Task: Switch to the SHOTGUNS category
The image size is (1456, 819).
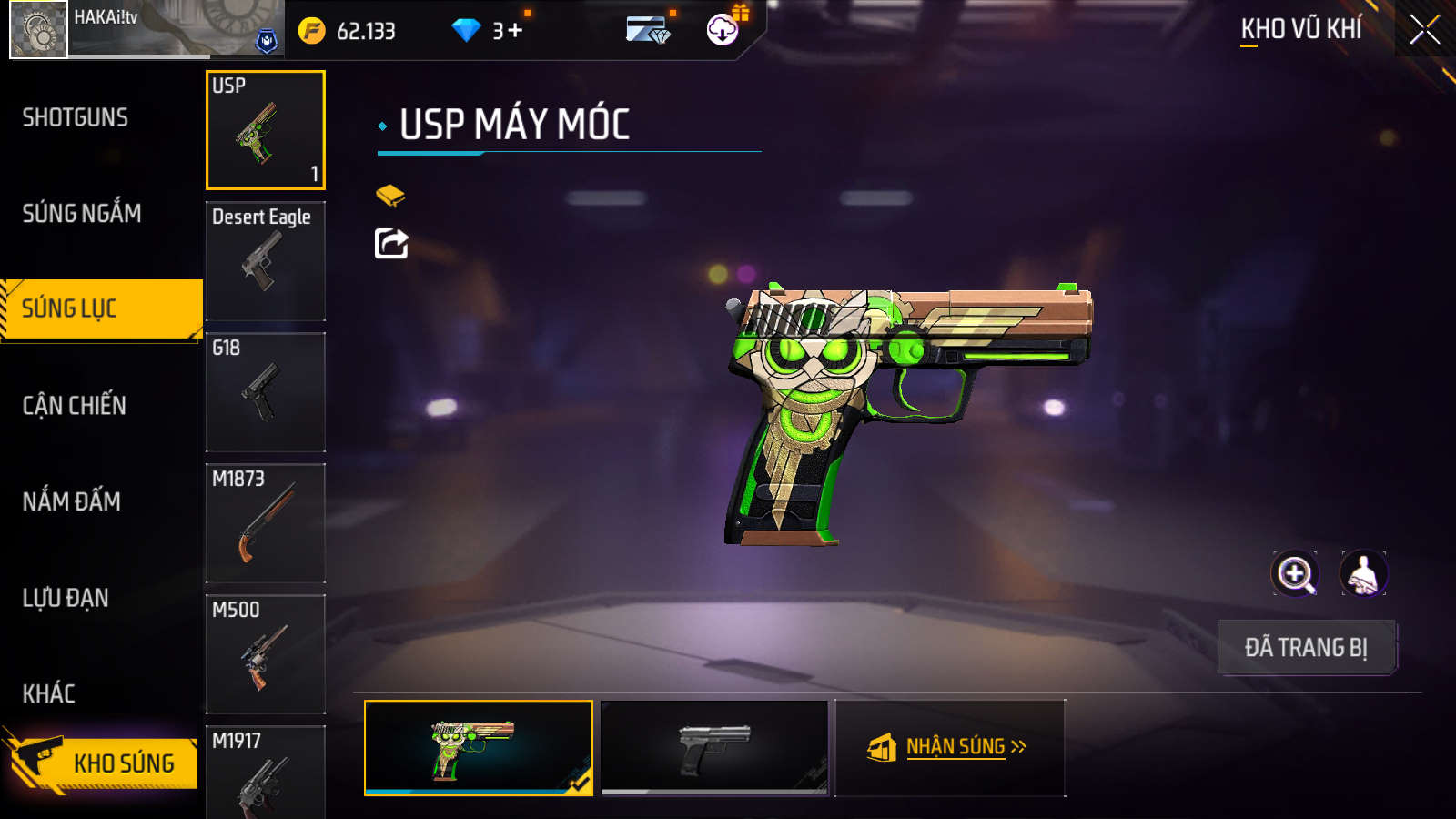Action: (76, 117)
